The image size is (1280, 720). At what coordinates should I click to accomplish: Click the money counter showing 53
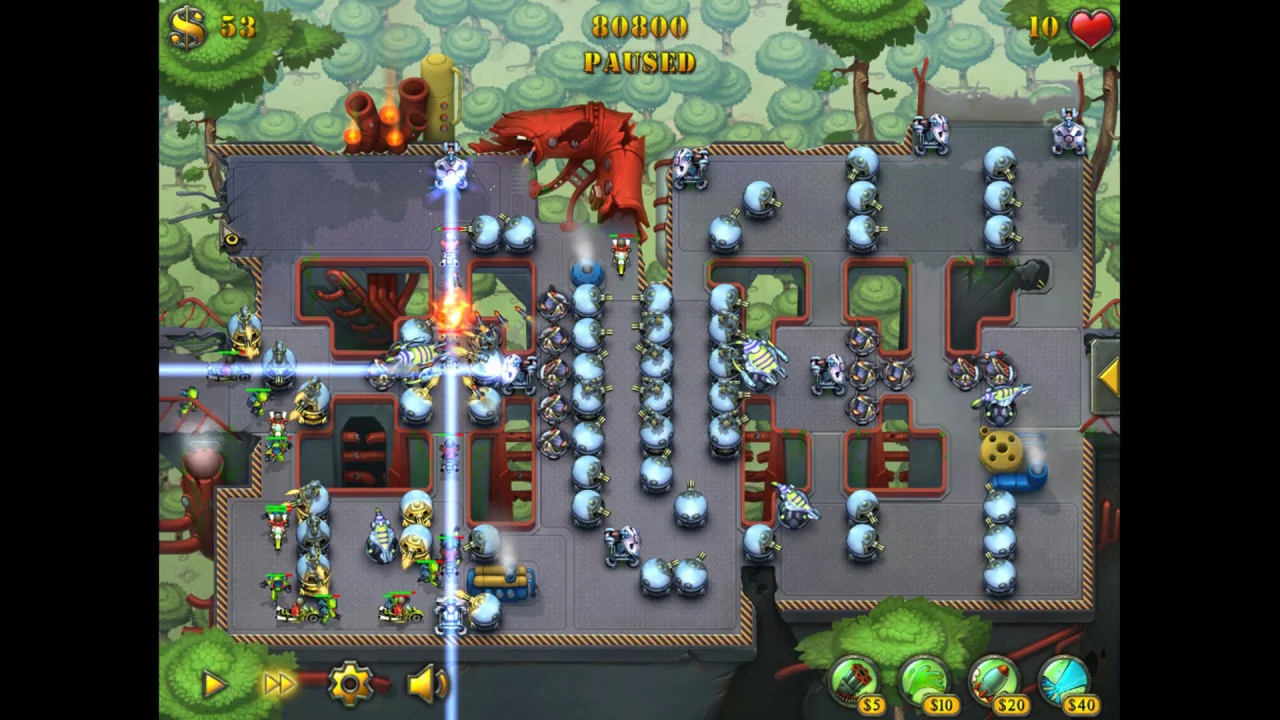[239, 25]
